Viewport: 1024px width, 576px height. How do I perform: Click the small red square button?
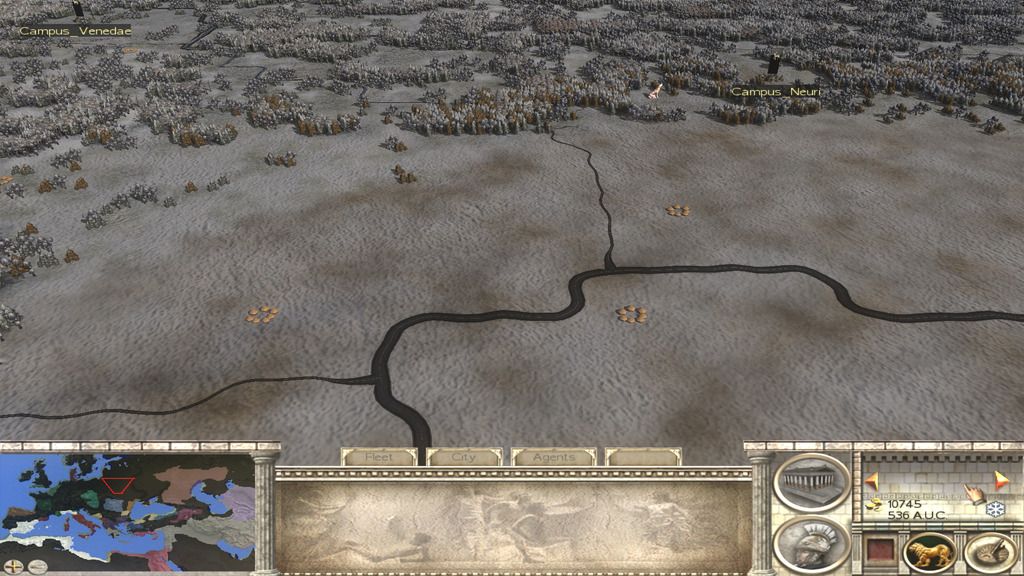tap(879, 551)
